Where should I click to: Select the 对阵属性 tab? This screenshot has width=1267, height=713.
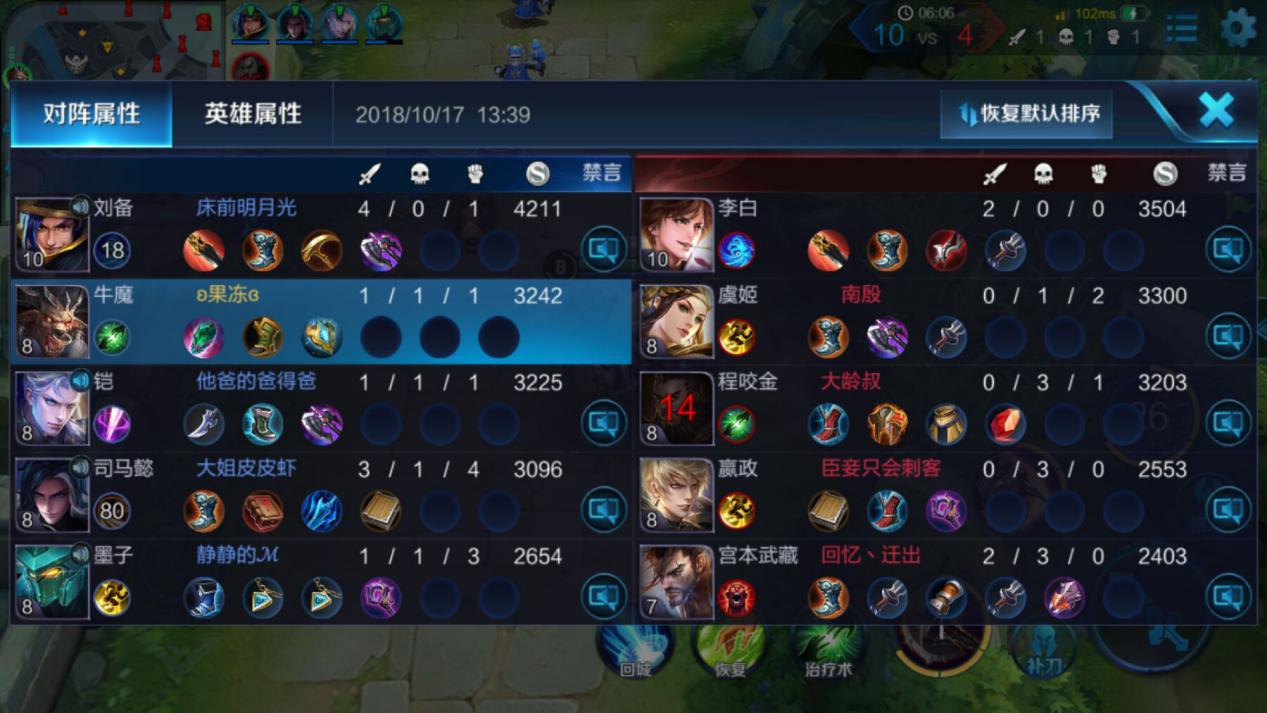coord(91,114)
